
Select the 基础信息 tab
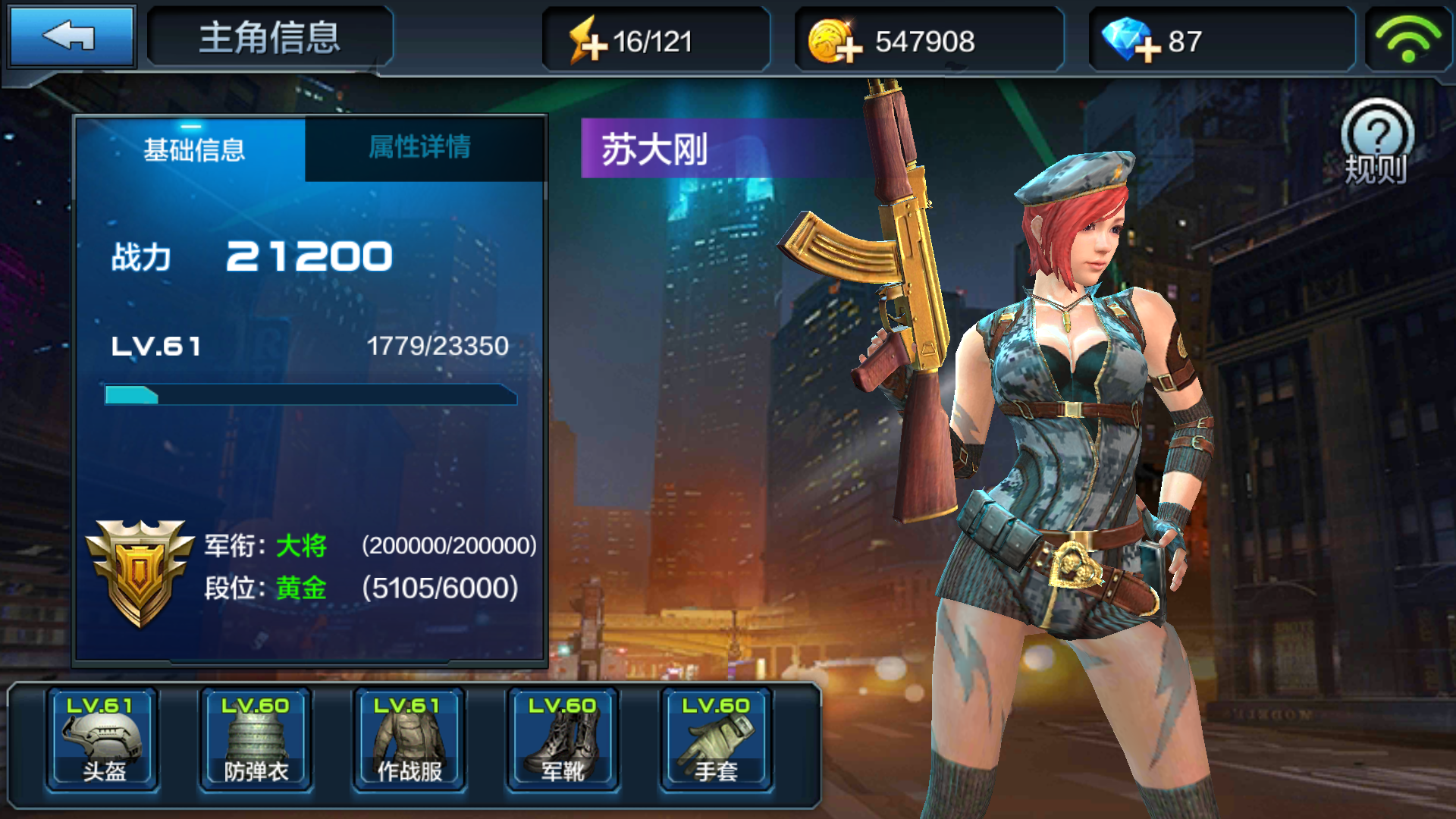(193, 149)
